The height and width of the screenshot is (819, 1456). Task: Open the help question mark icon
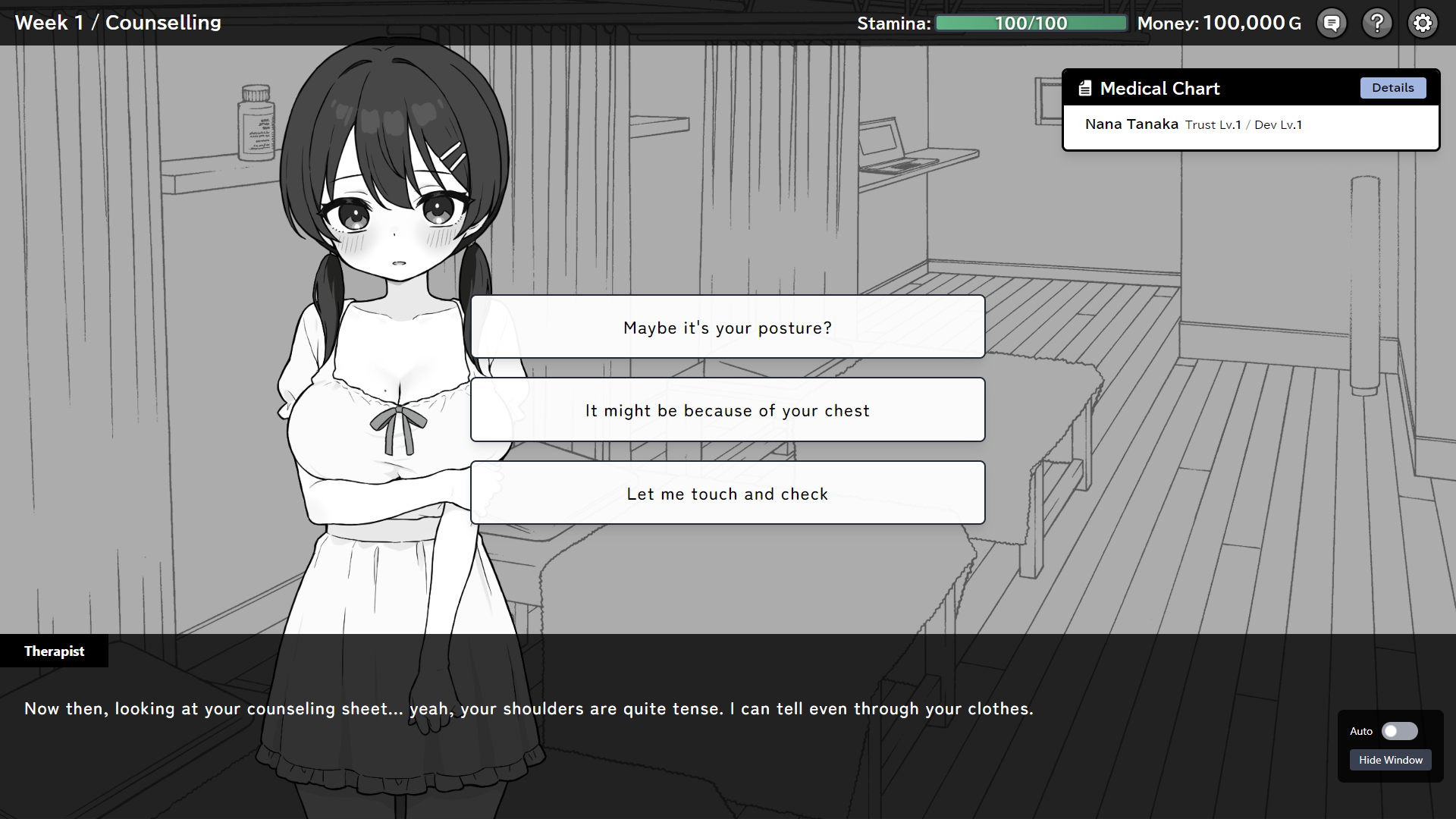(1377, 23)
